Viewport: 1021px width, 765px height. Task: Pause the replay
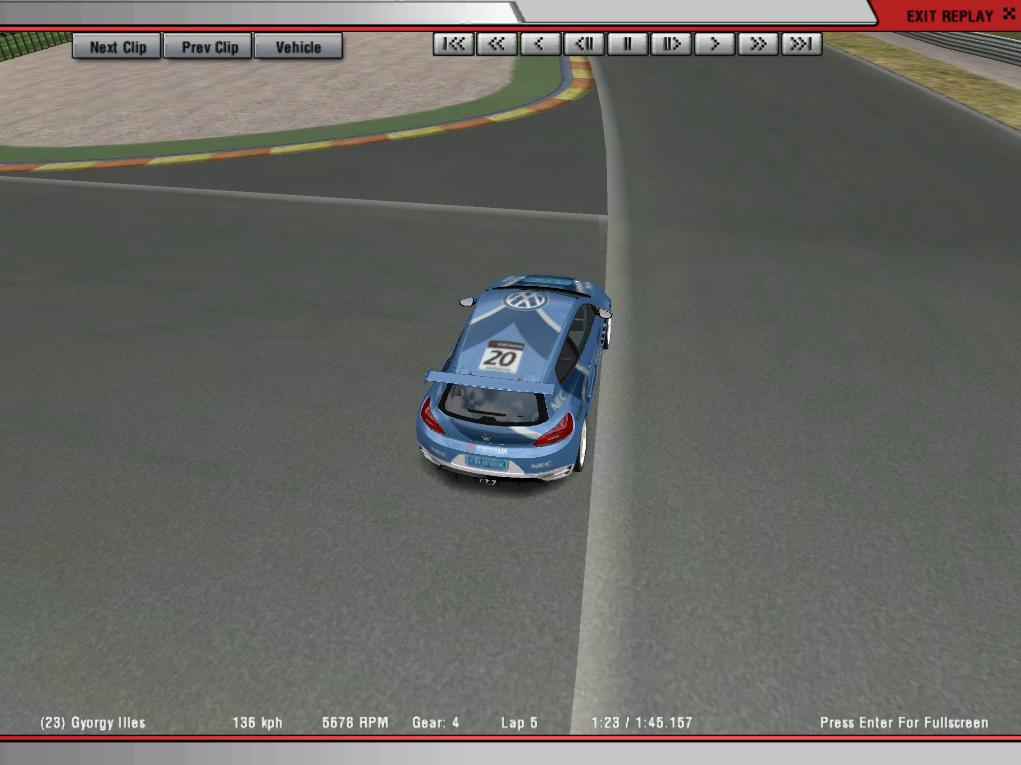(x=628, y=44)
